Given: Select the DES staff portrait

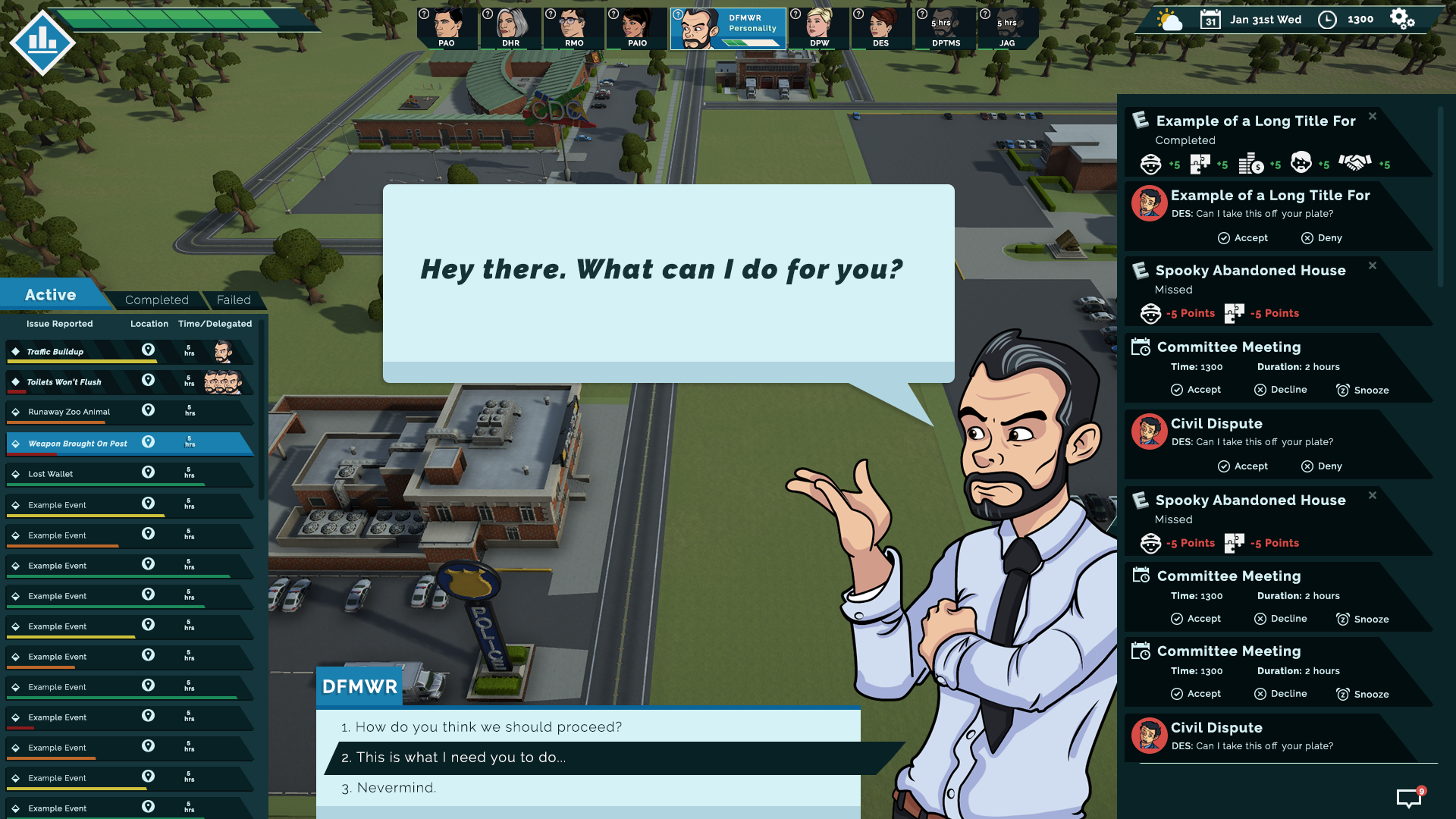Looking at the screenshot, I should 880,28.
